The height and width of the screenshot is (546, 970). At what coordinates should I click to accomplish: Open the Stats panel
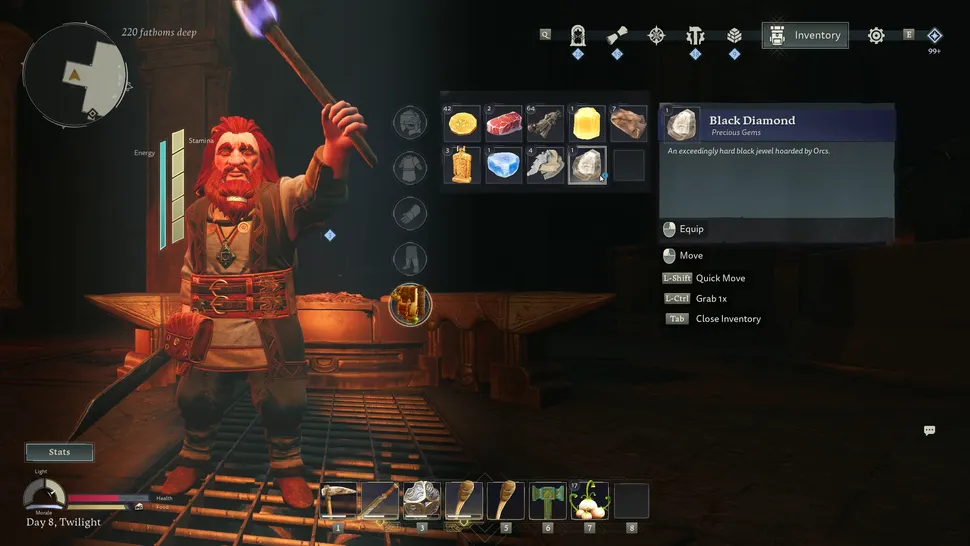[x=60, y=452]
